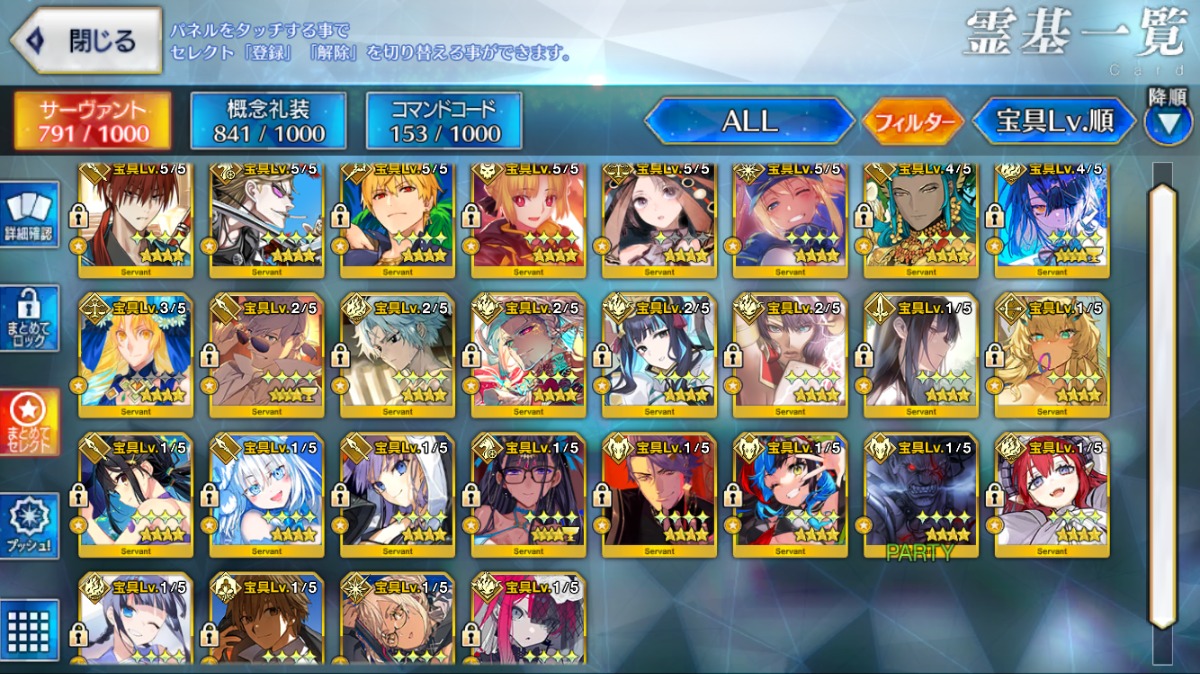1200x674 pixels.
Task: Choose the ALL class selector
Action: [749, 121]
